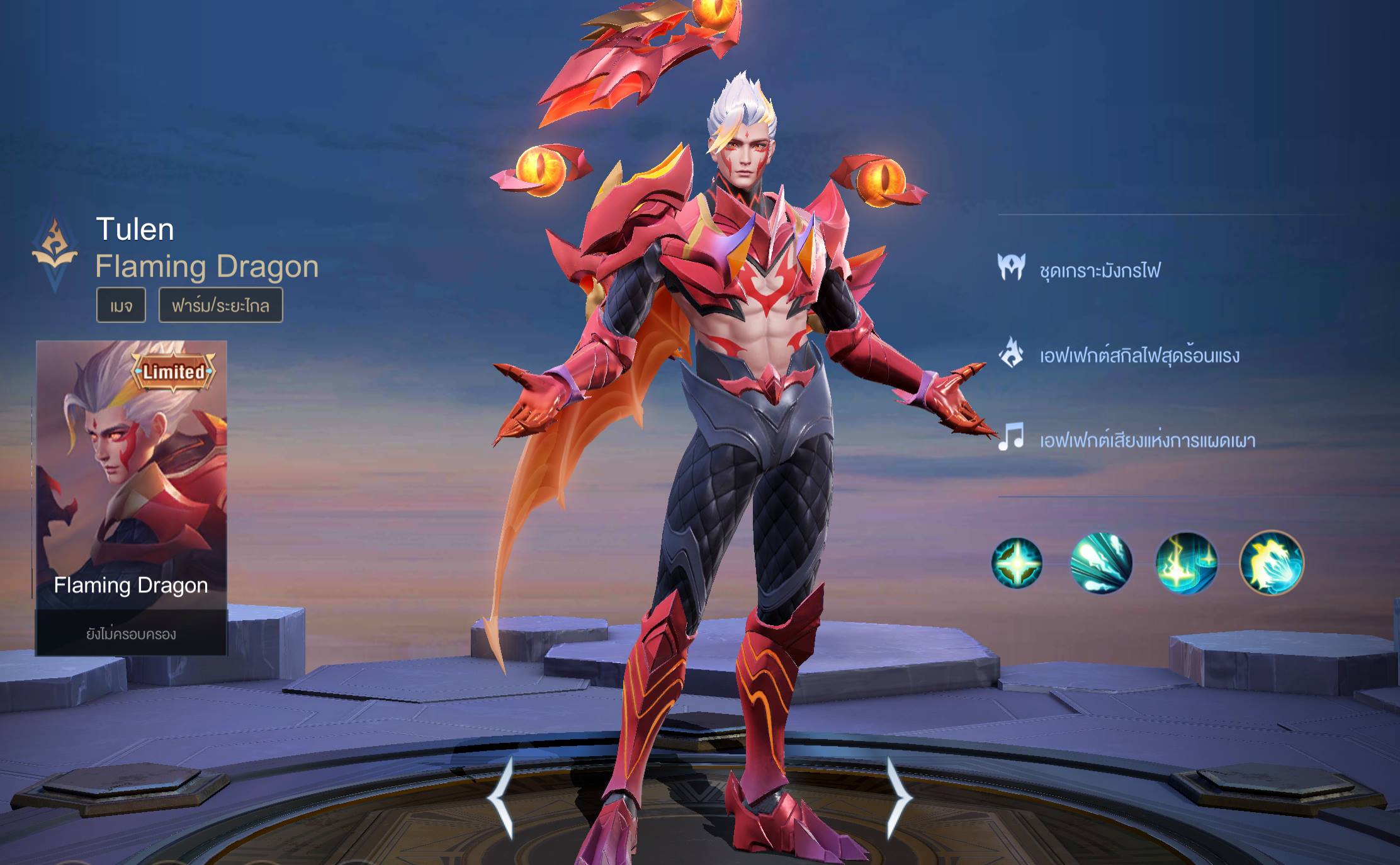View the four-point star passive skill icon

[x=1017, y=563]
